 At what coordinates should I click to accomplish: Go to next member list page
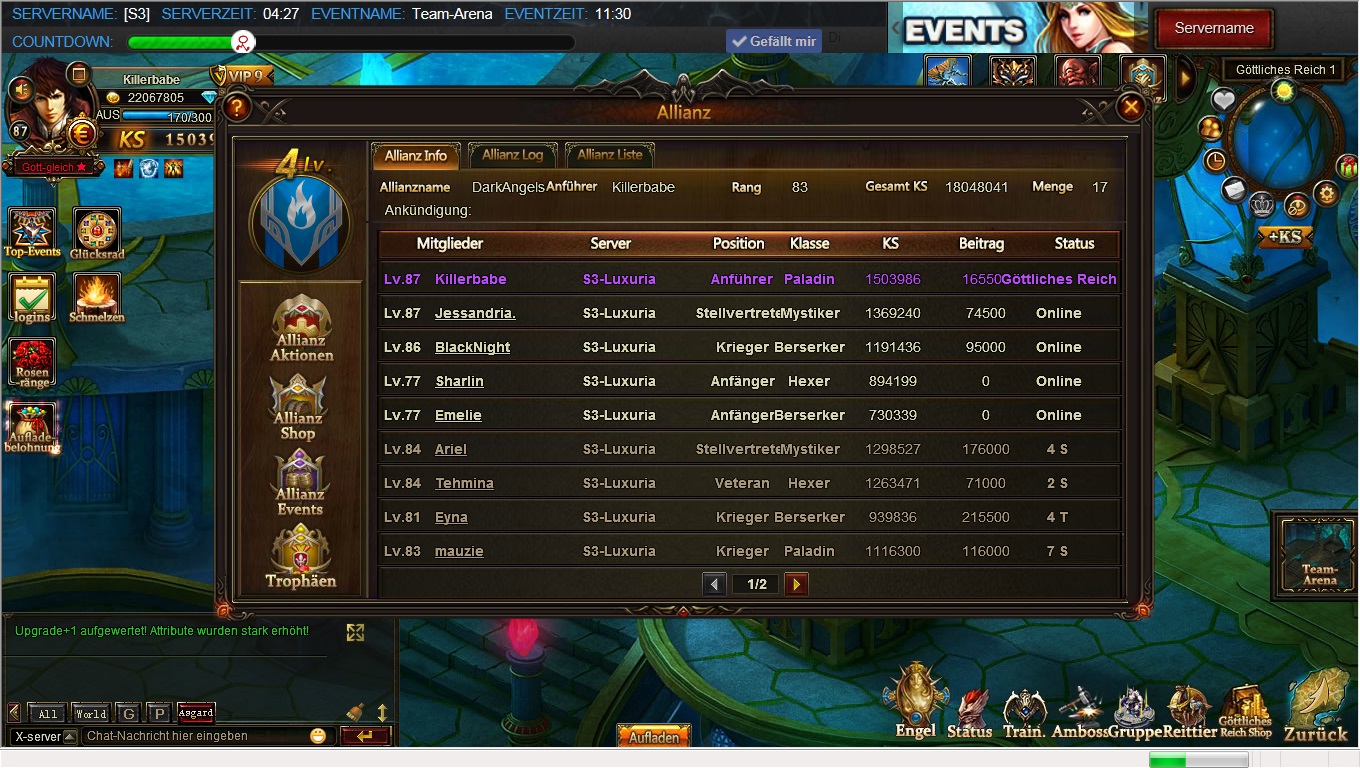796,584
